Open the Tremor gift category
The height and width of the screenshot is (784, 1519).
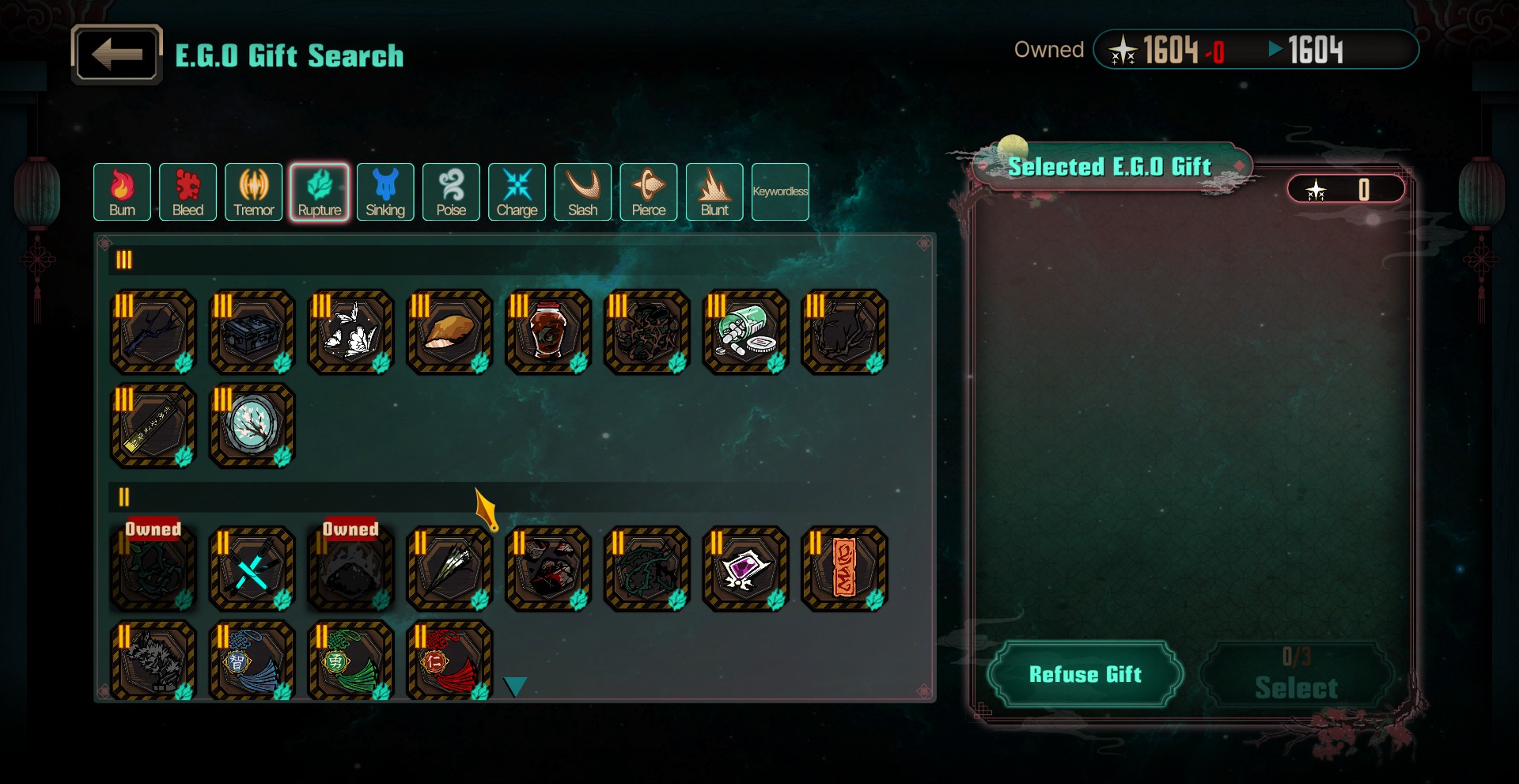pos(253,191)
